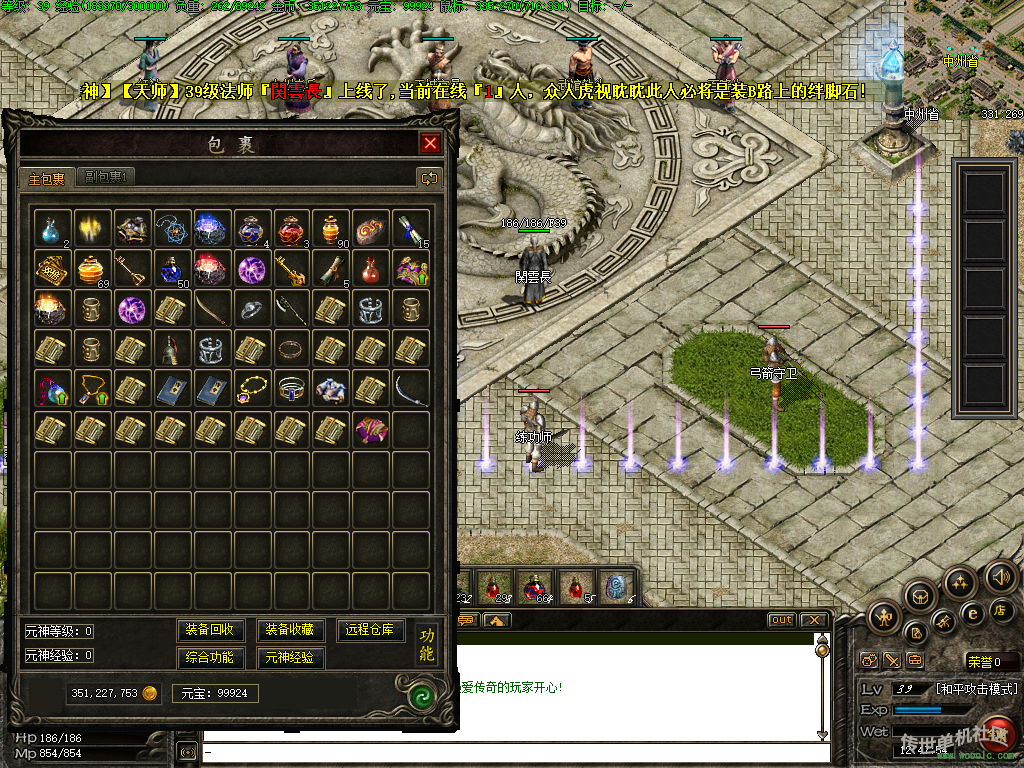Viewport: 1024px width, 768px height.
Task: Open the minimap in the corner
Action: click(964, 60)
